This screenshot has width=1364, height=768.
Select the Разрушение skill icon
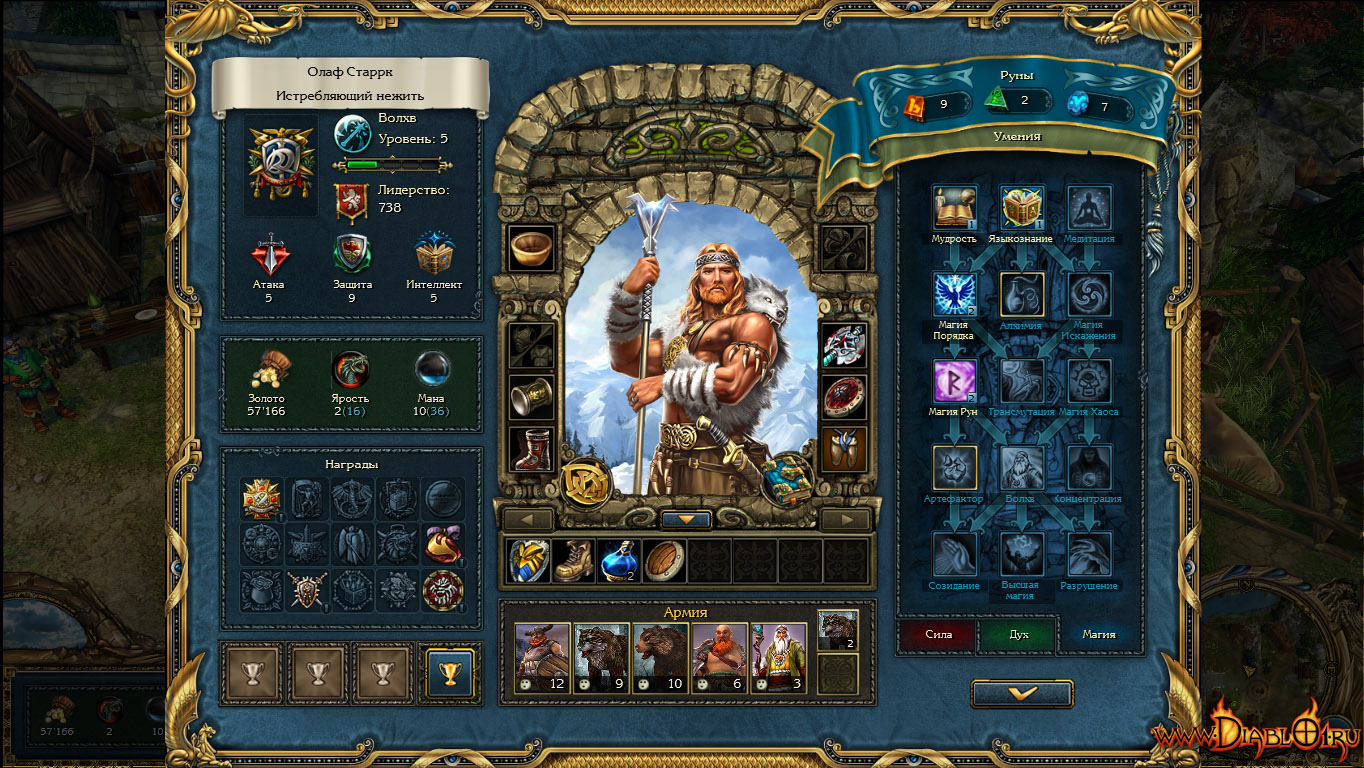click(1089, 555)
